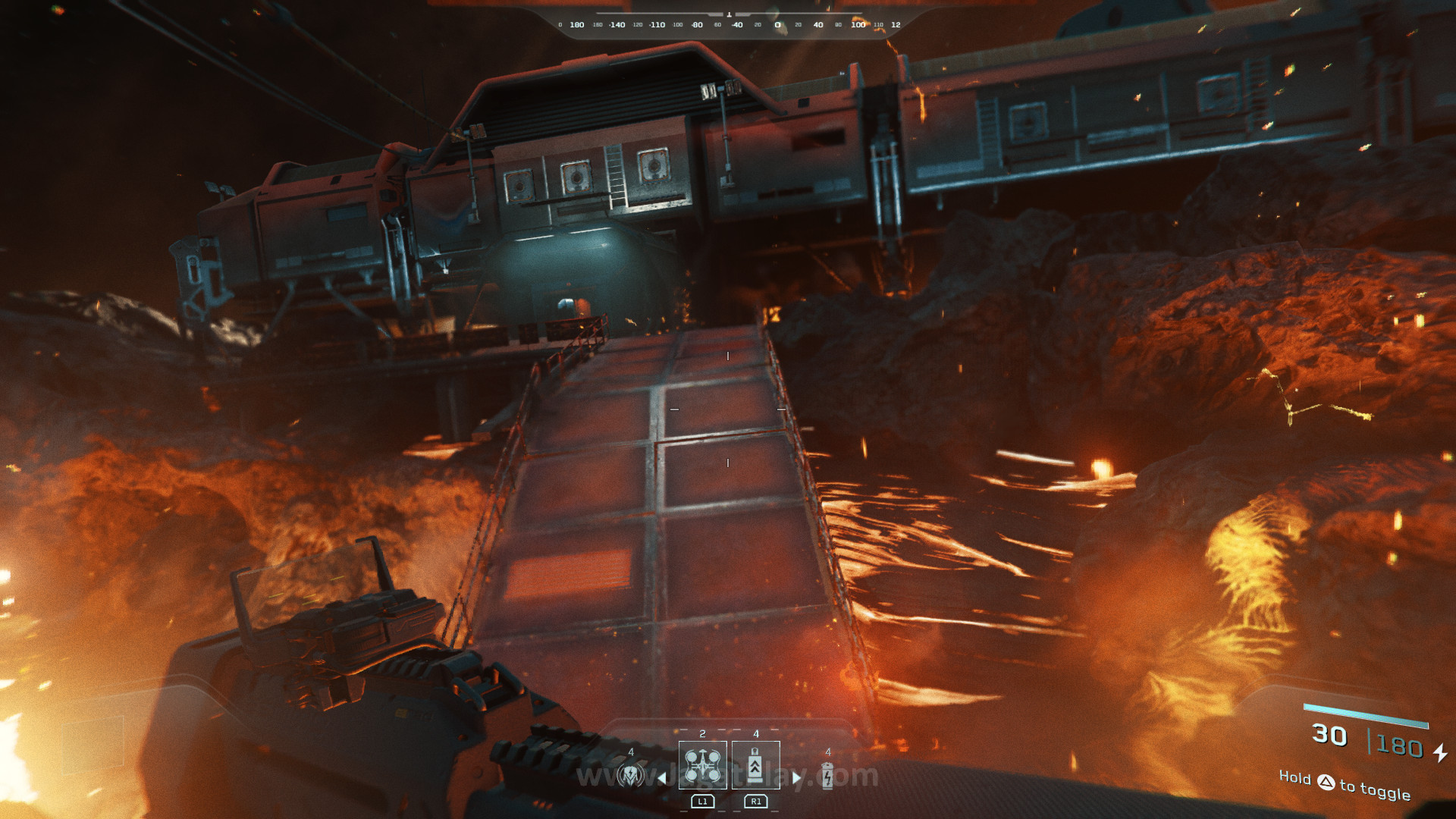Select the quad-rotor drone equipment slot
Viewport: 1456px width, 819px height.
click(702, 765)
